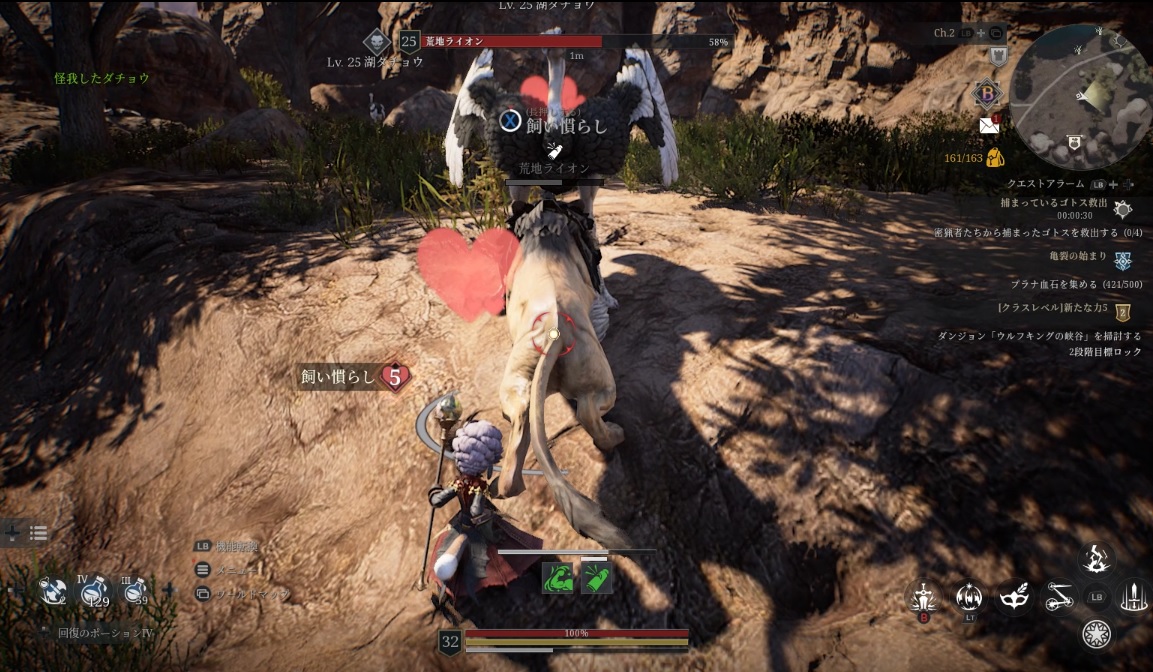
Task: Click the list icon above potions
Action: click(38, 534)
